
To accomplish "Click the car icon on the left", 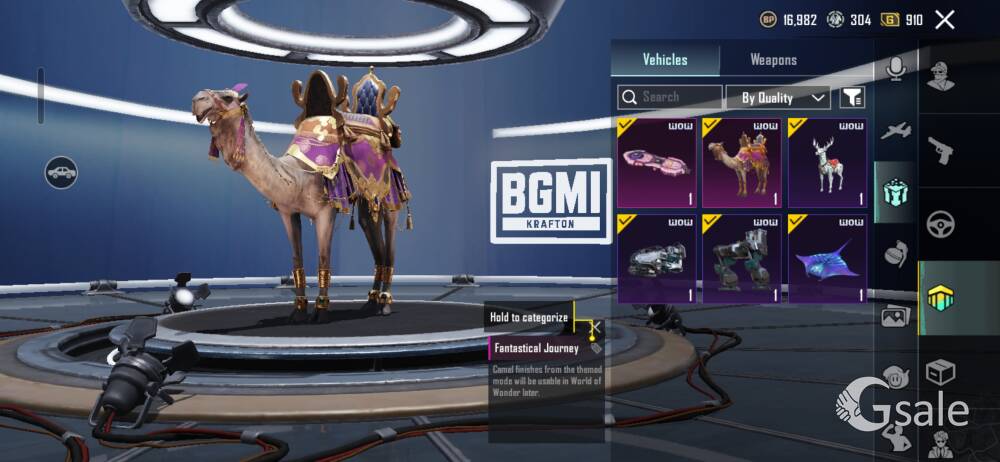I will click(61, 172).
